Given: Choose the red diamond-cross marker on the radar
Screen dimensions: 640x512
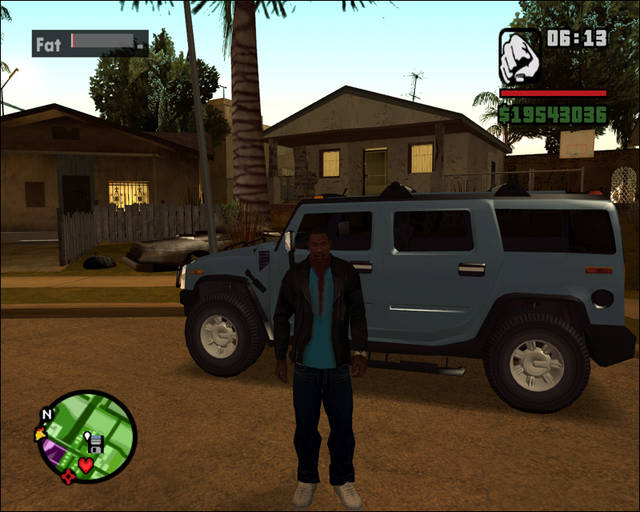Looking at the screenshot, I should pyautogui.click(x=67, y=477).
